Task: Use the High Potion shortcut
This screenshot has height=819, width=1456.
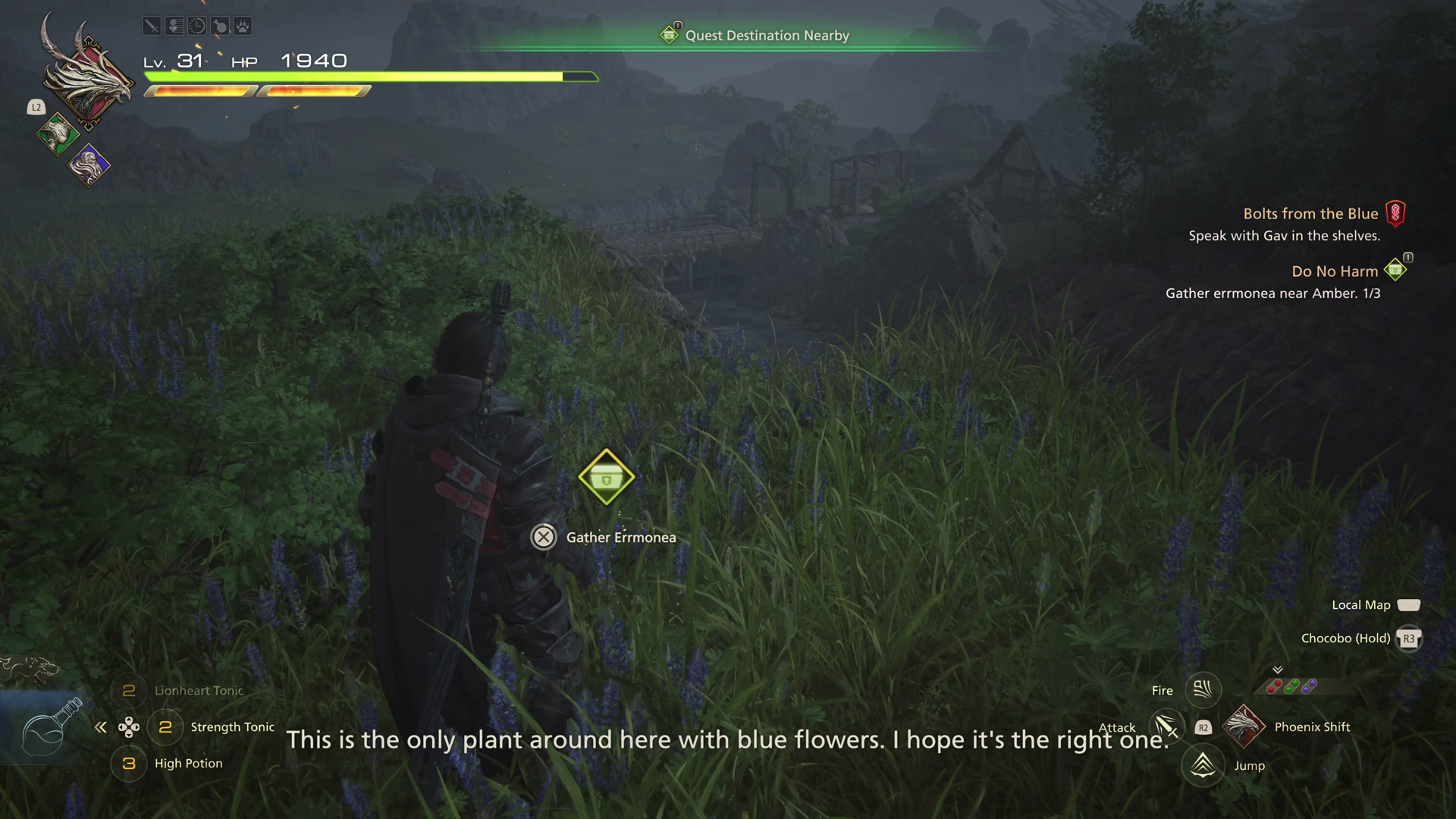Action: click(x=188, y=764)
